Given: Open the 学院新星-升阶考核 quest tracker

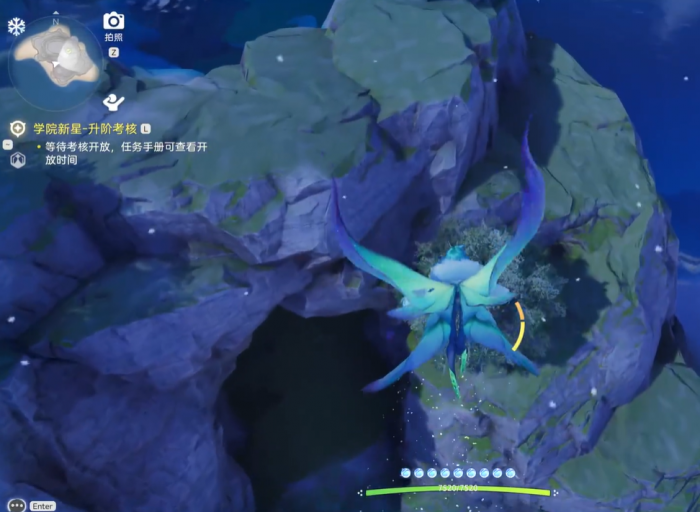Looking at the screenshot, I should point(84,129).
